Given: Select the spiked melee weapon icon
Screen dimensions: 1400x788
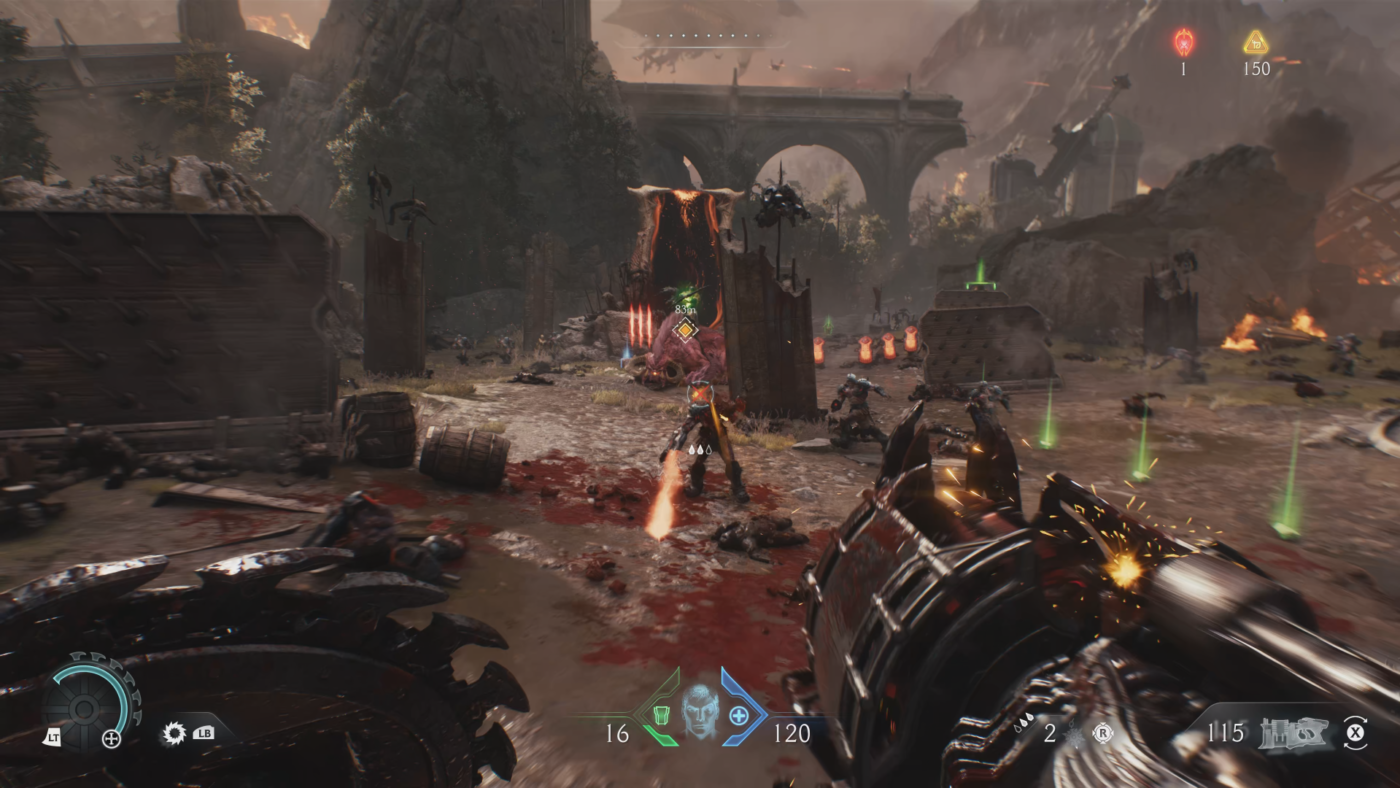Looking at the screenshot, I should pos(174,733).
